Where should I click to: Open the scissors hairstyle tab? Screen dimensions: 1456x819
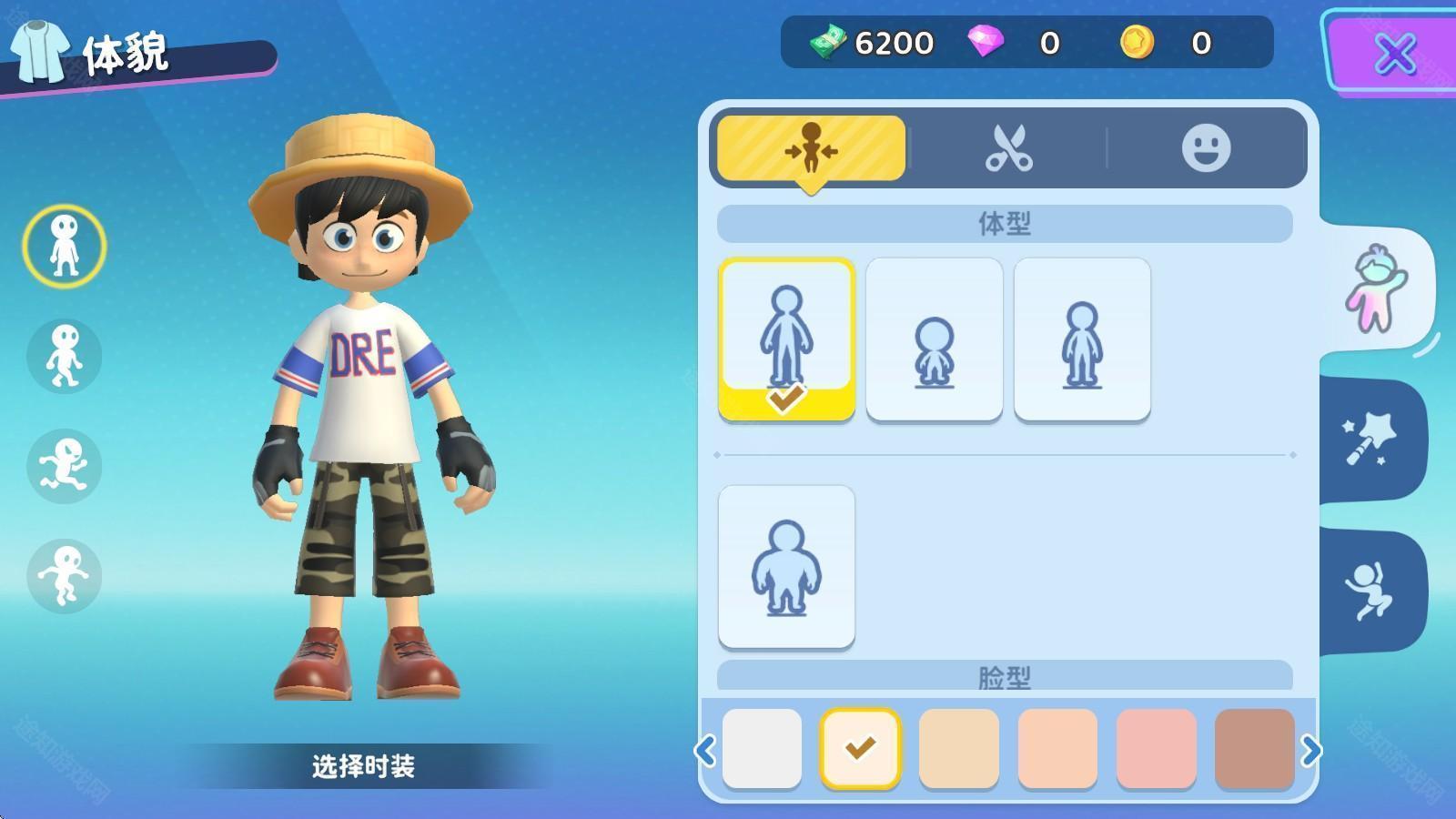click(1008, 148)
